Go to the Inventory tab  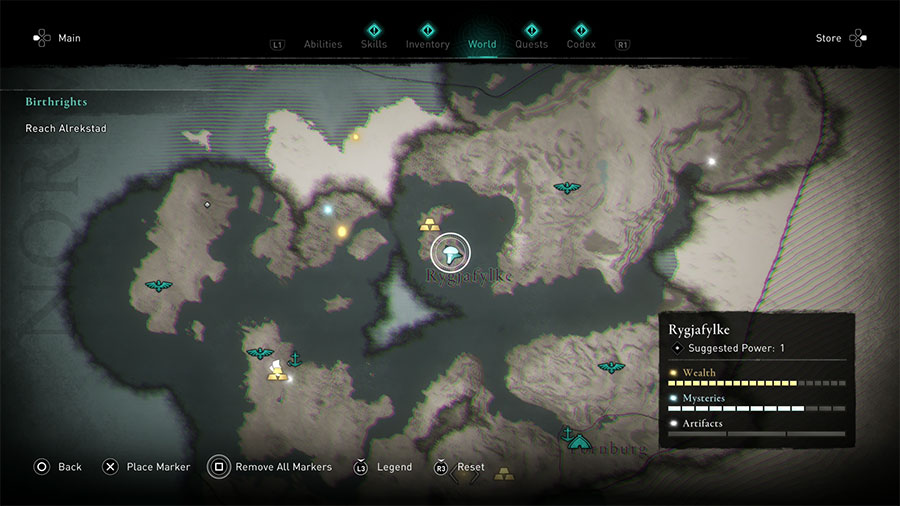coord(427,44)
